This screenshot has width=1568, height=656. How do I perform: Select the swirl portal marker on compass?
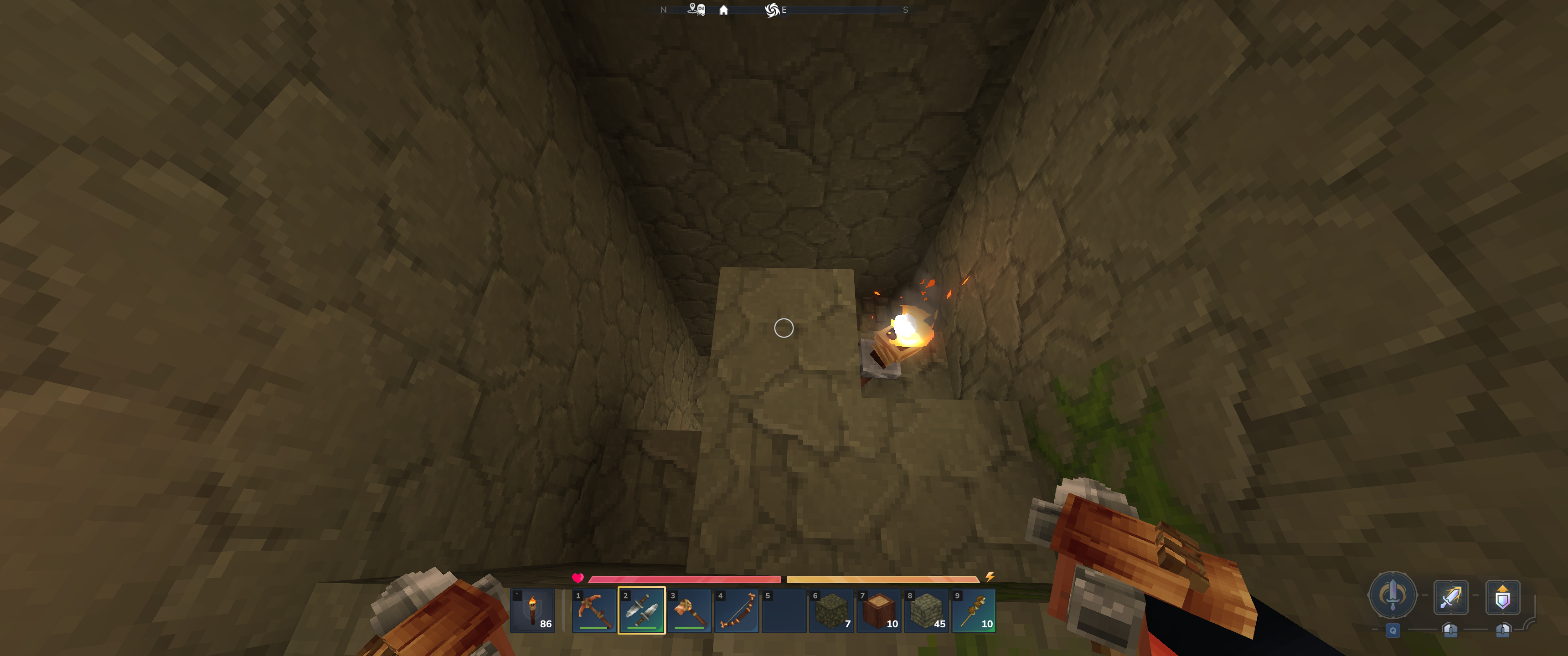(772, 10)
